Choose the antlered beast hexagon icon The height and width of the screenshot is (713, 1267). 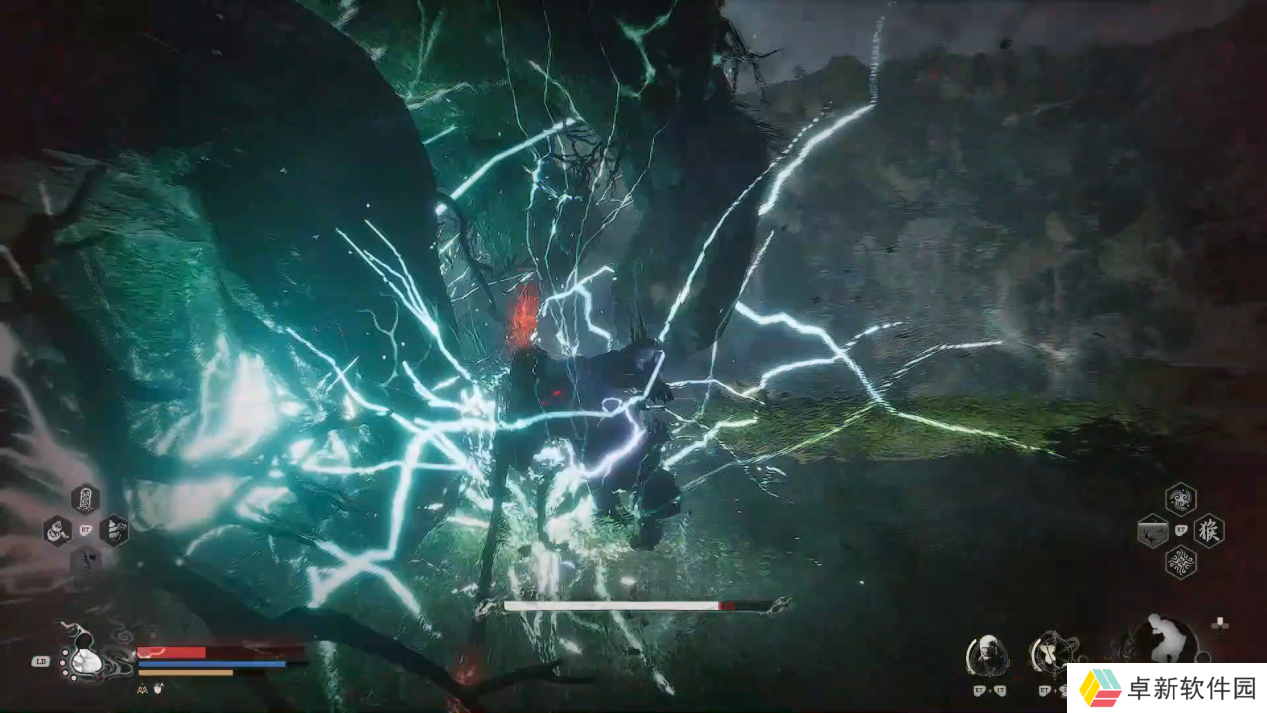click(x=1152, y=530)
